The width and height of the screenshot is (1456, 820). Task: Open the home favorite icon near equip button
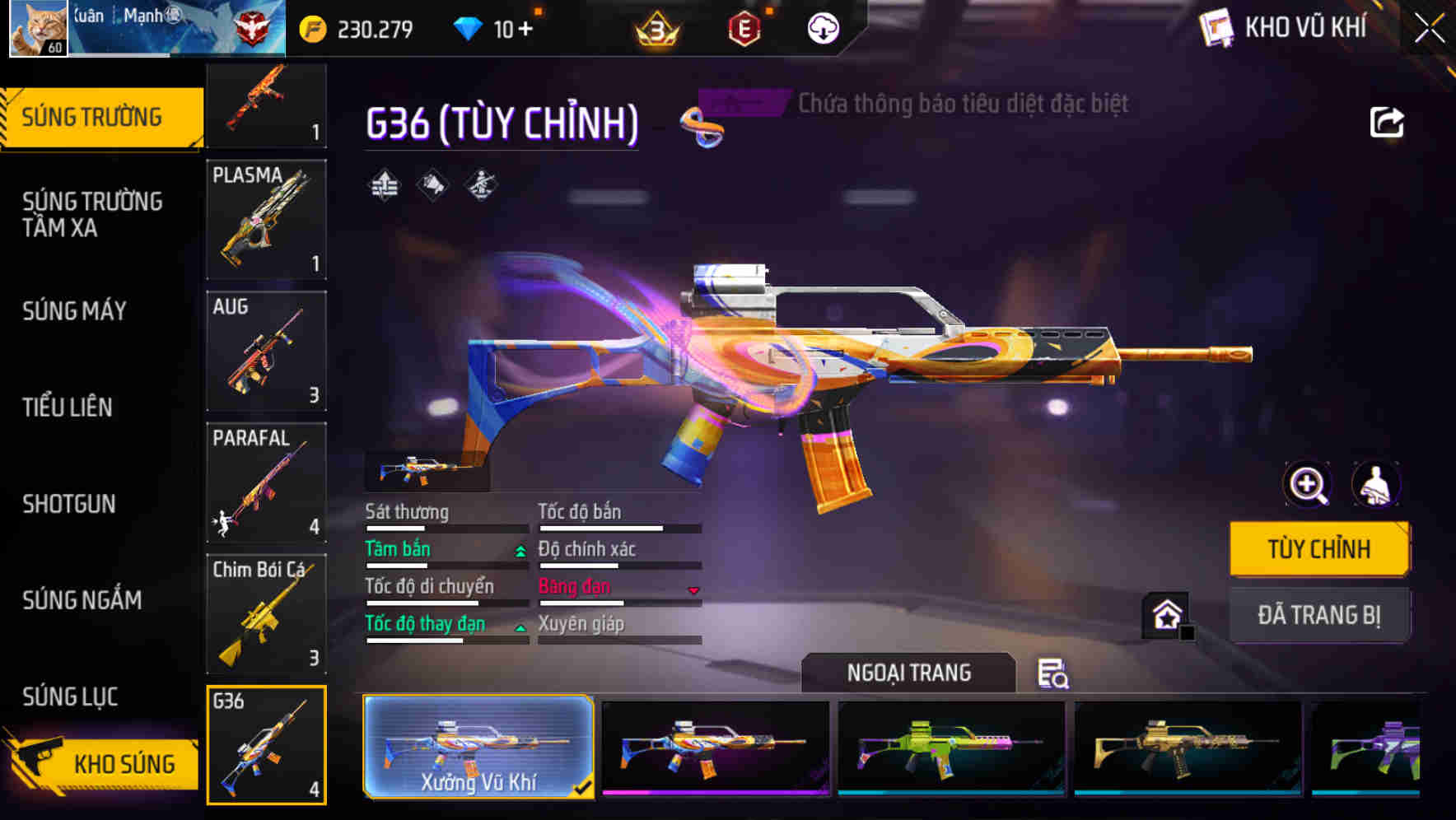(x=1166, y=613)
